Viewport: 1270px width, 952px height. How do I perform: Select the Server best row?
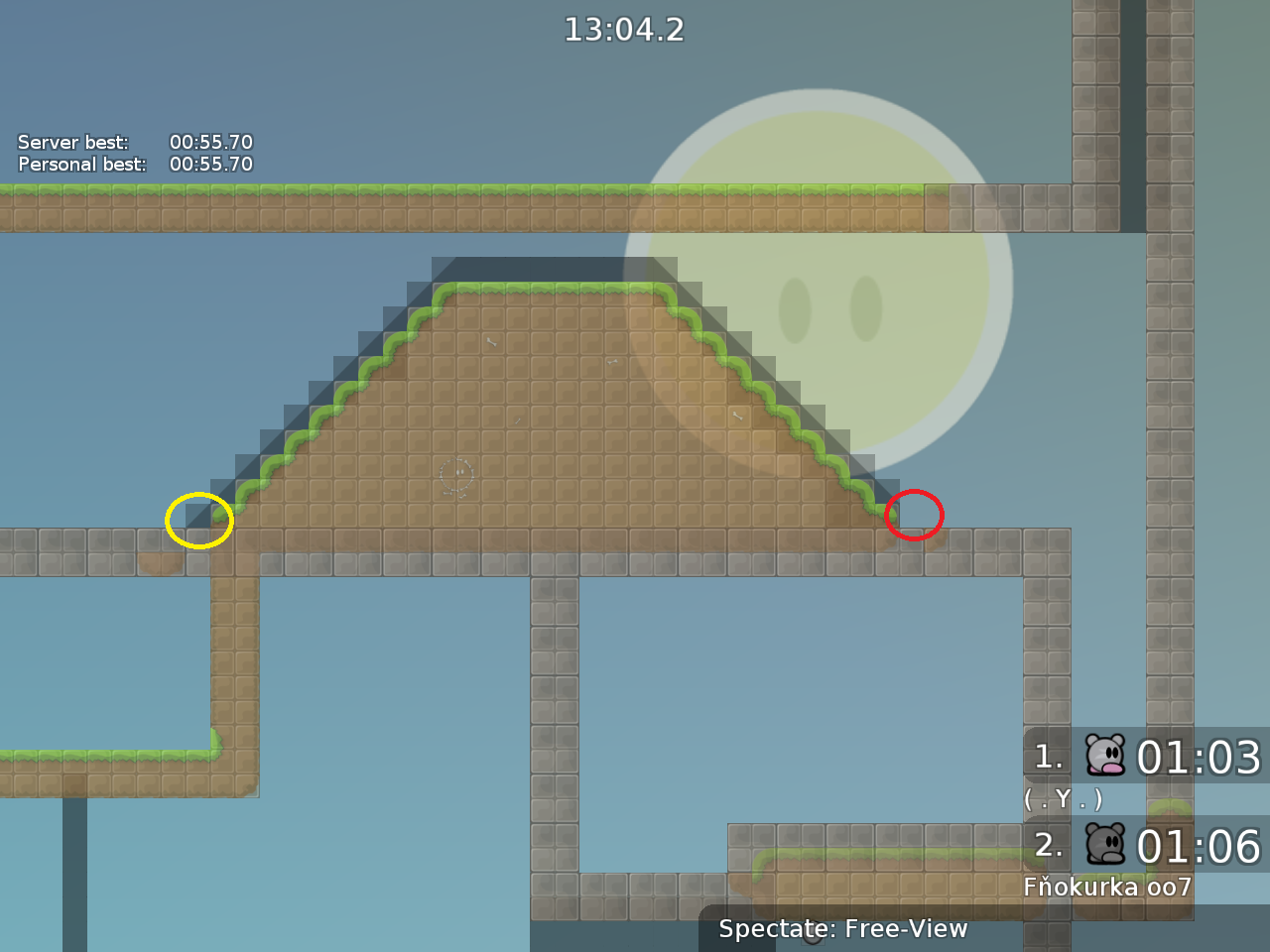click(134, 142)
